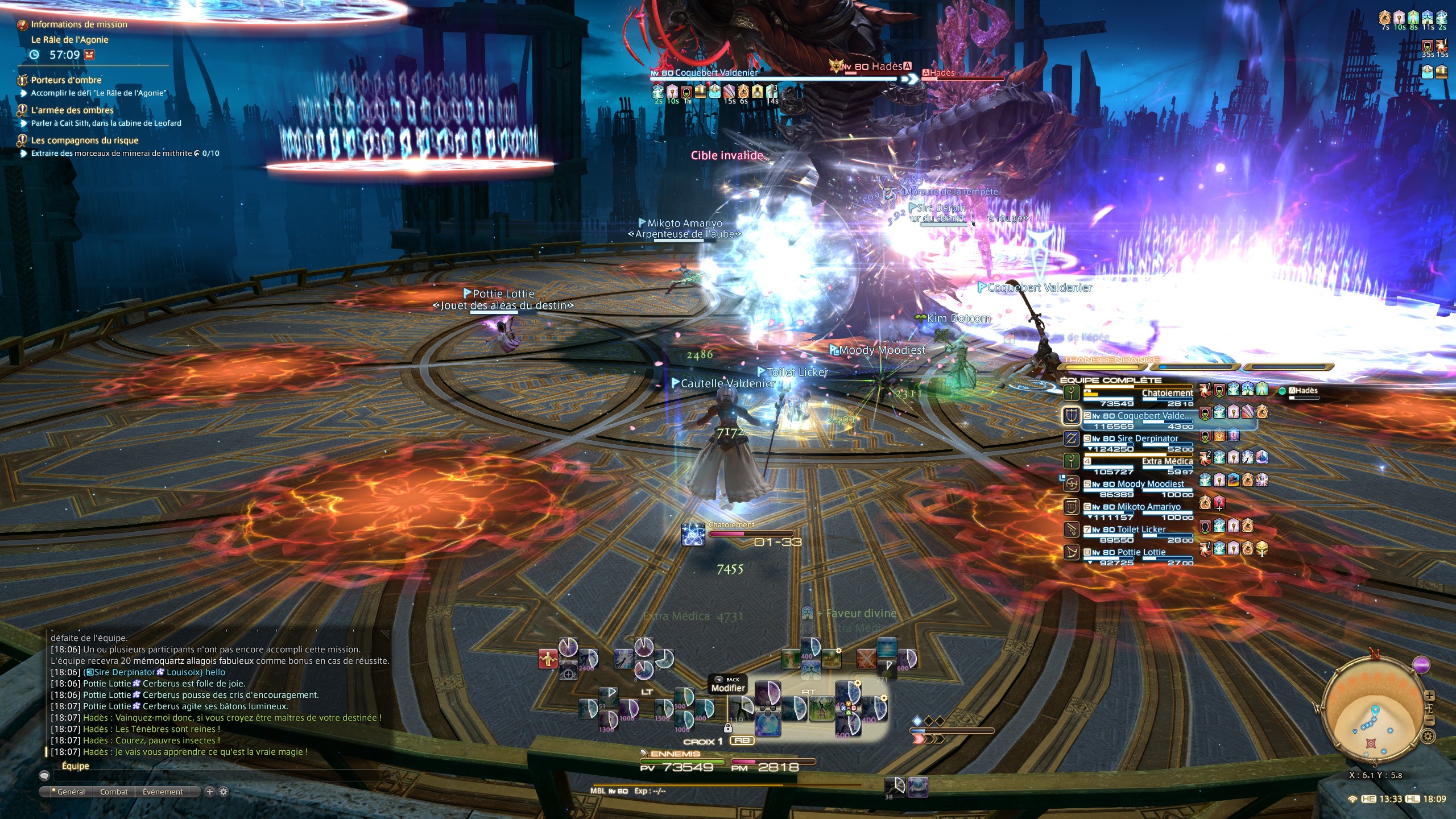This screenshot has height=819, width=1456.
Task: Click Hadès in the enemy list
Action: click(1302, 391)
